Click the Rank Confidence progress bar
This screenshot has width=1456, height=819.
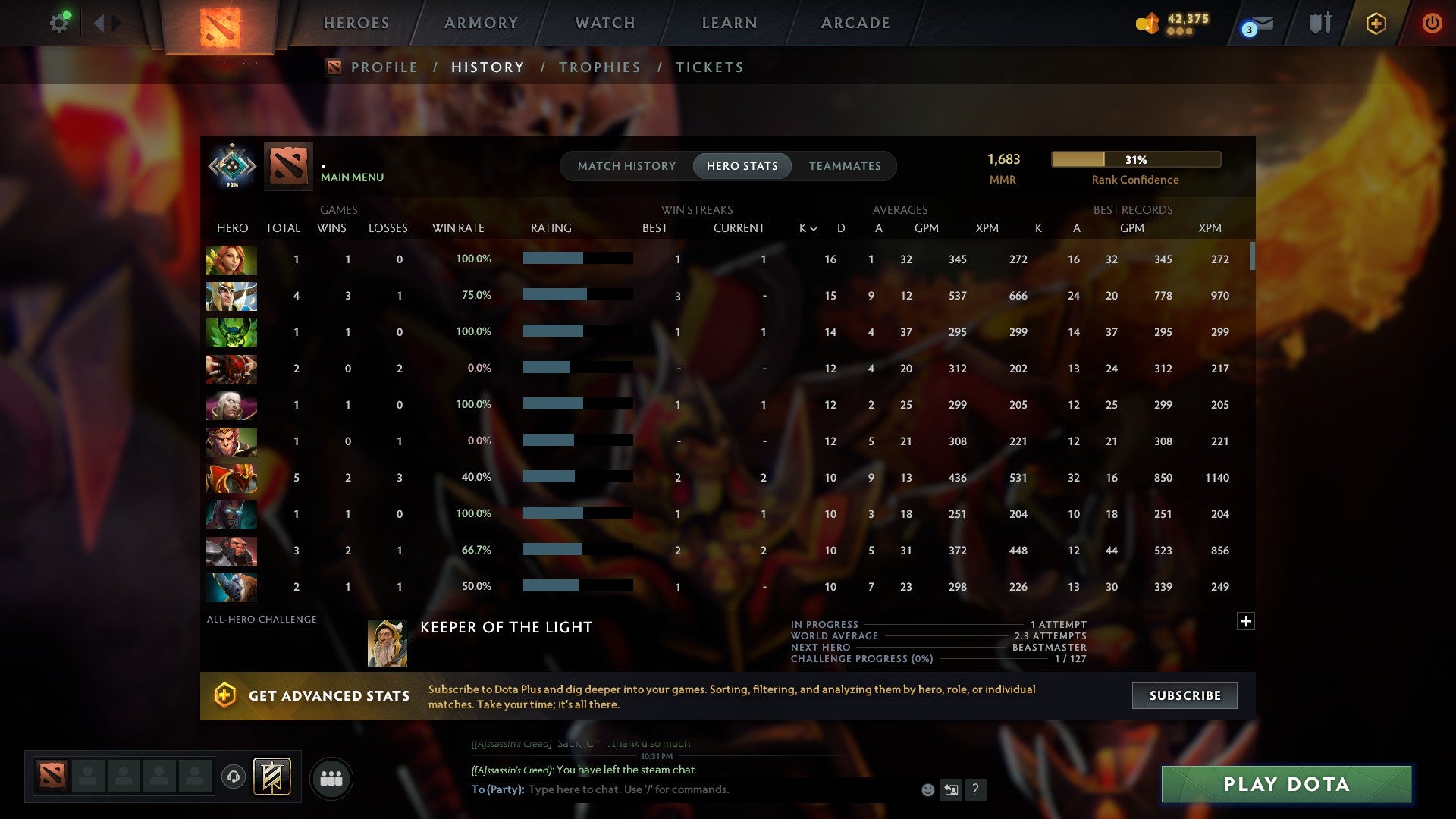1135,159
